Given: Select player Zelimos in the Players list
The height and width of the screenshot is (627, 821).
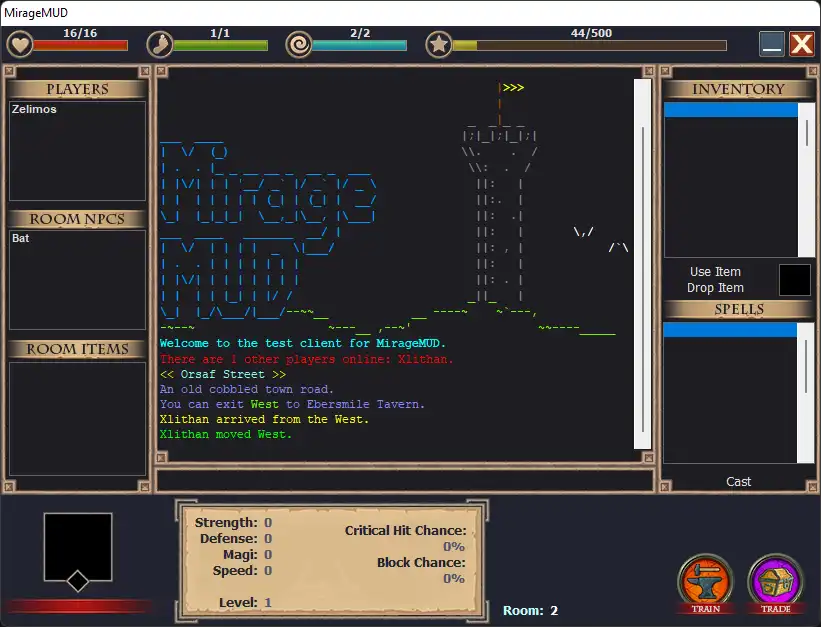Looking at the screenshot, I should [35, 110].
